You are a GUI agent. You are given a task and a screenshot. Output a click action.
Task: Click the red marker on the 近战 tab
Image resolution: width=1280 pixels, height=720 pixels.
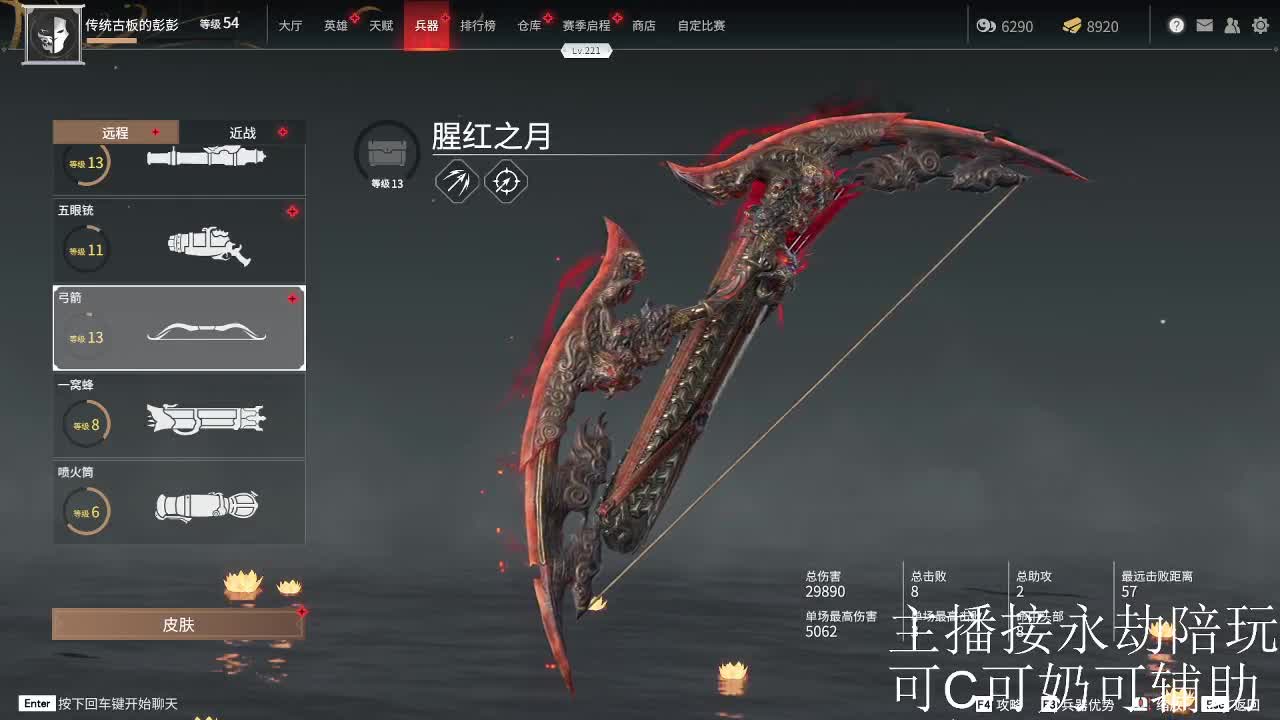pyautogui.click(x=283, y=132)
